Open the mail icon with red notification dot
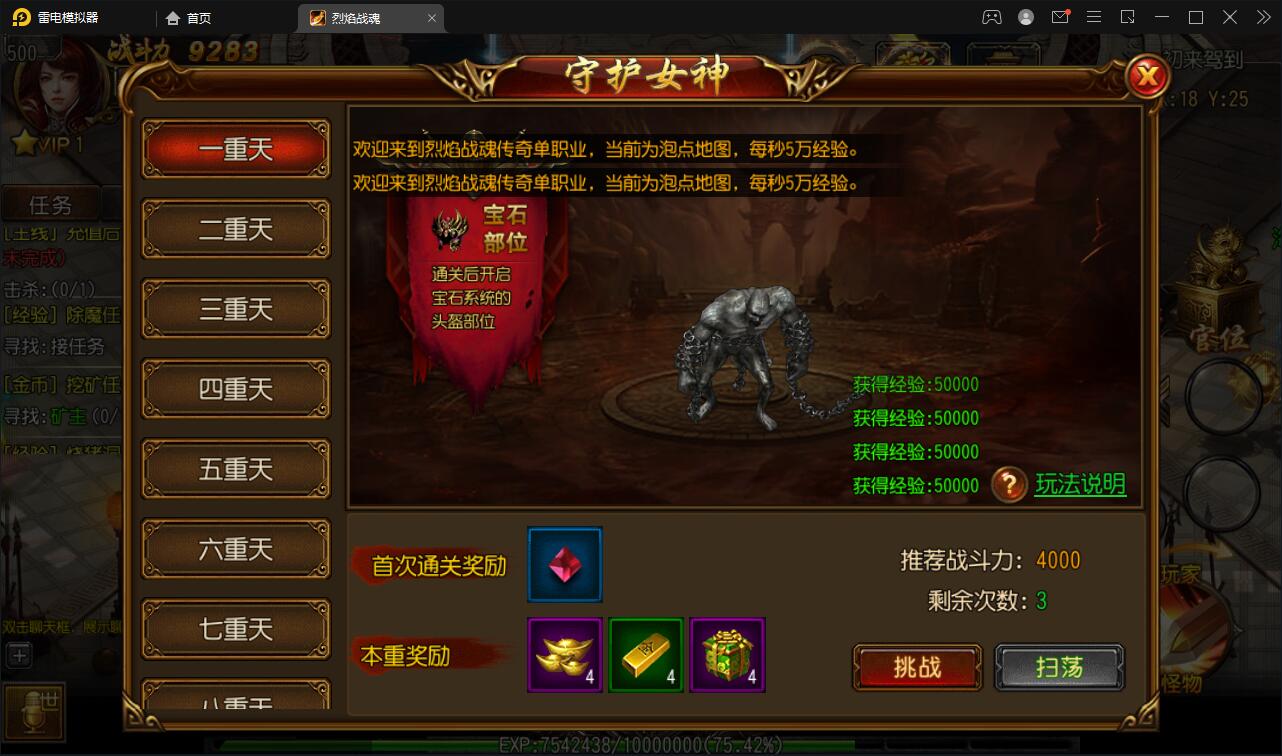The image size is (1282, 756). [x=1060, y=17]
